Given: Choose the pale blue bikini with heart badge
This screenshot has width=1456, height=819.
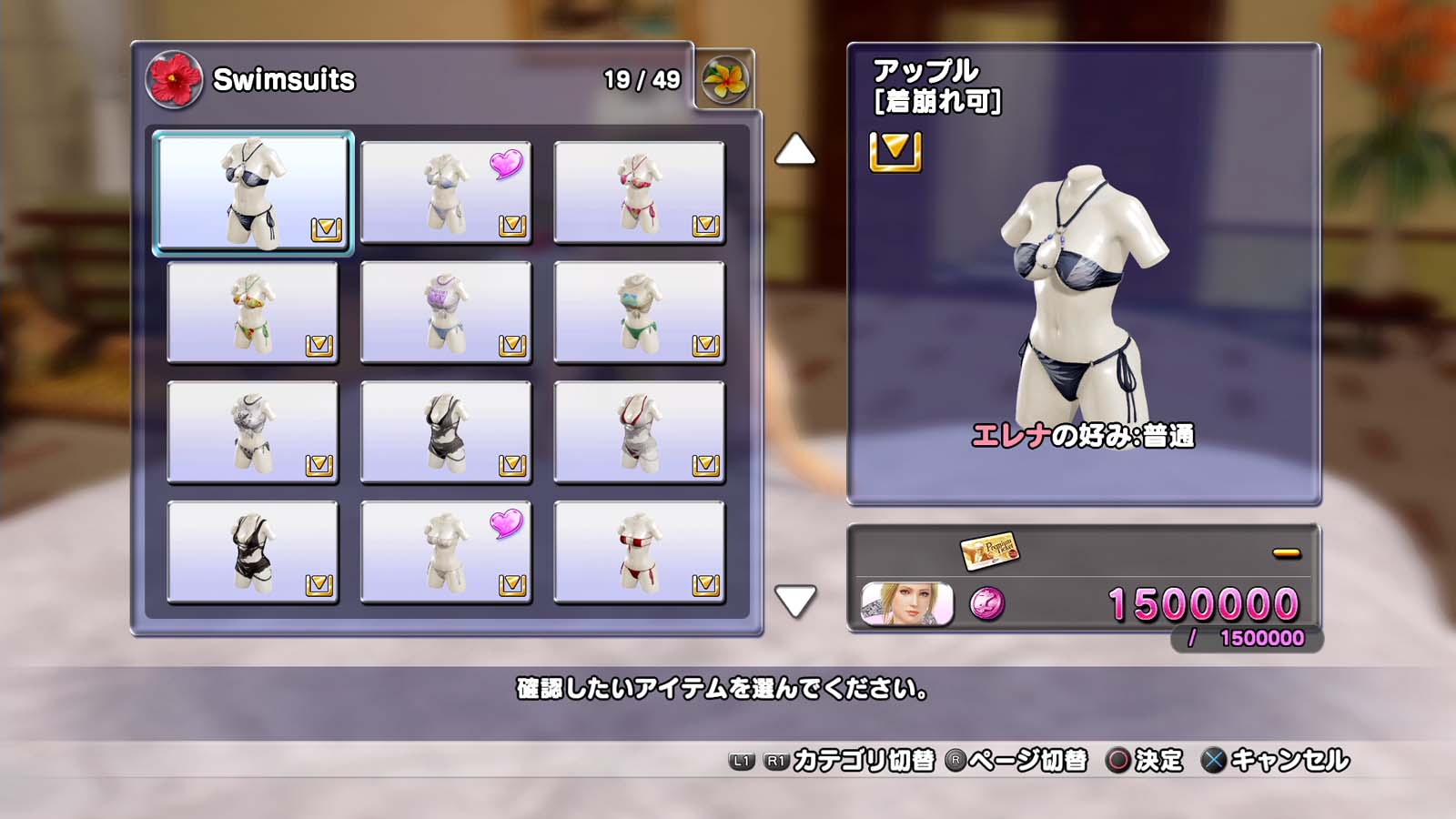Looking at the screenshot, I should [446, 192].
